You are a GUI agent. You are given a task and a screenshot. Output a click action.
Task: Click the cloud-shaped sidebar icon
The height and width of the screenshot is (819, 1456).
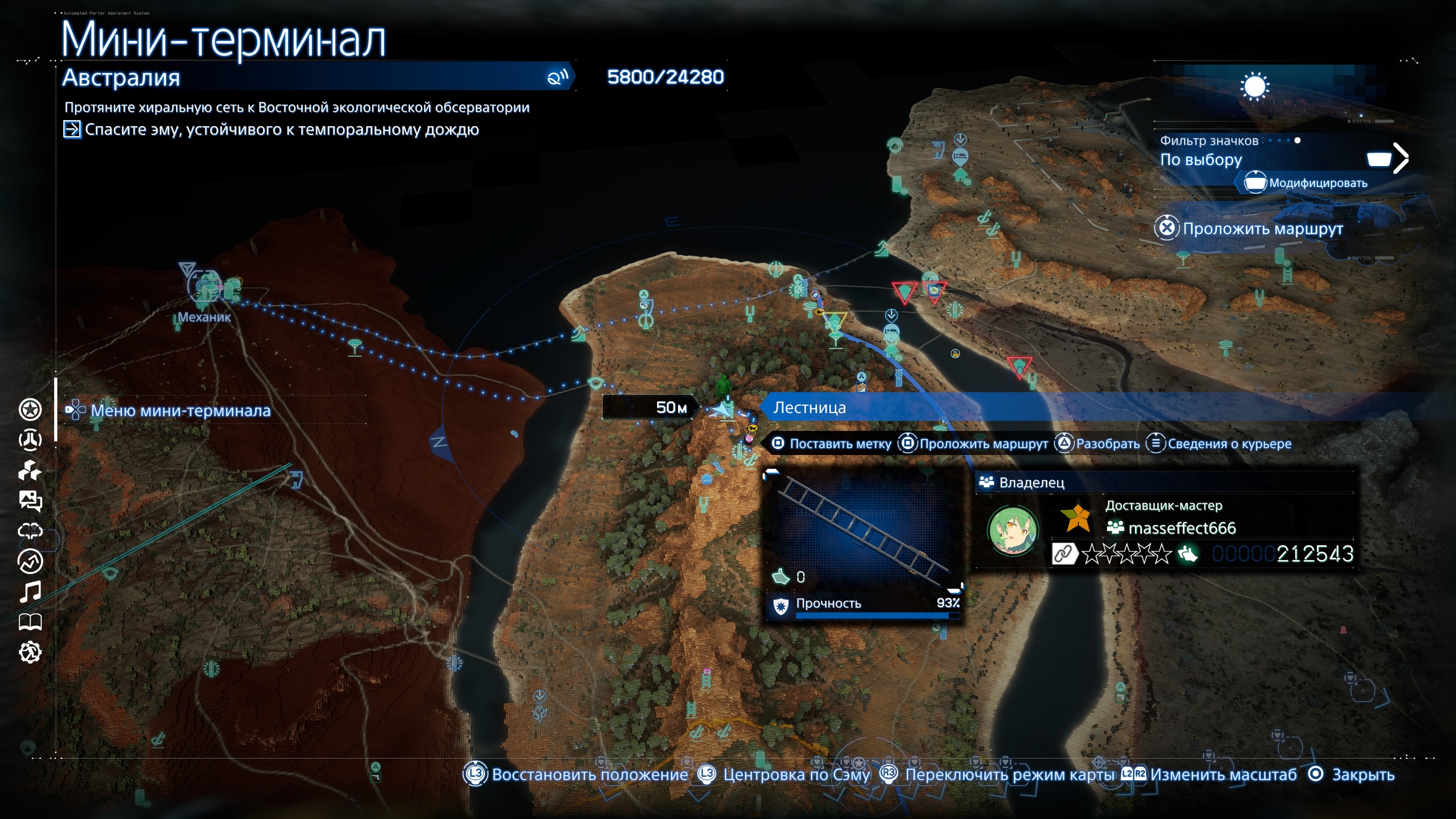click(30, 531)
